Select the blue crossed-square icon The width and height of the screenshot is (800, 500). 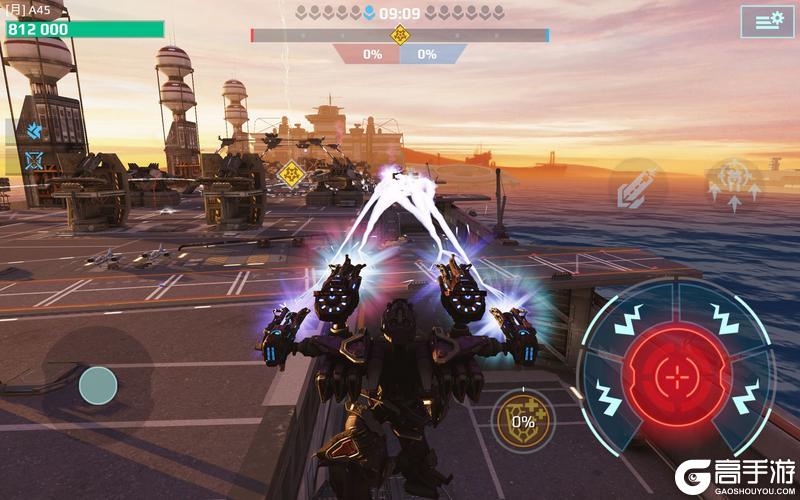34,160
